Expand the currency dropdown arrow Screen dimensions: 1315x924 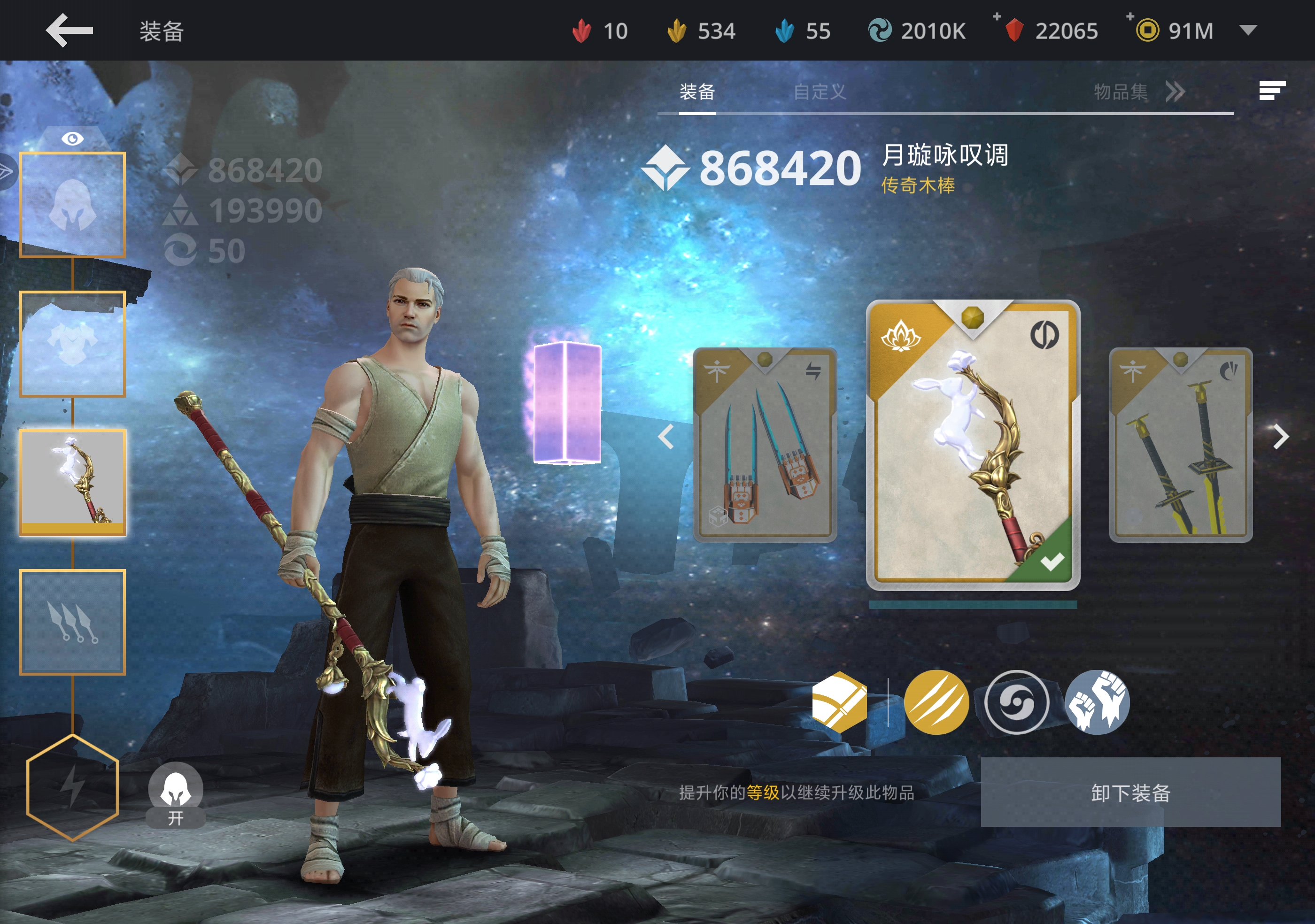(x=1248, y=30)
